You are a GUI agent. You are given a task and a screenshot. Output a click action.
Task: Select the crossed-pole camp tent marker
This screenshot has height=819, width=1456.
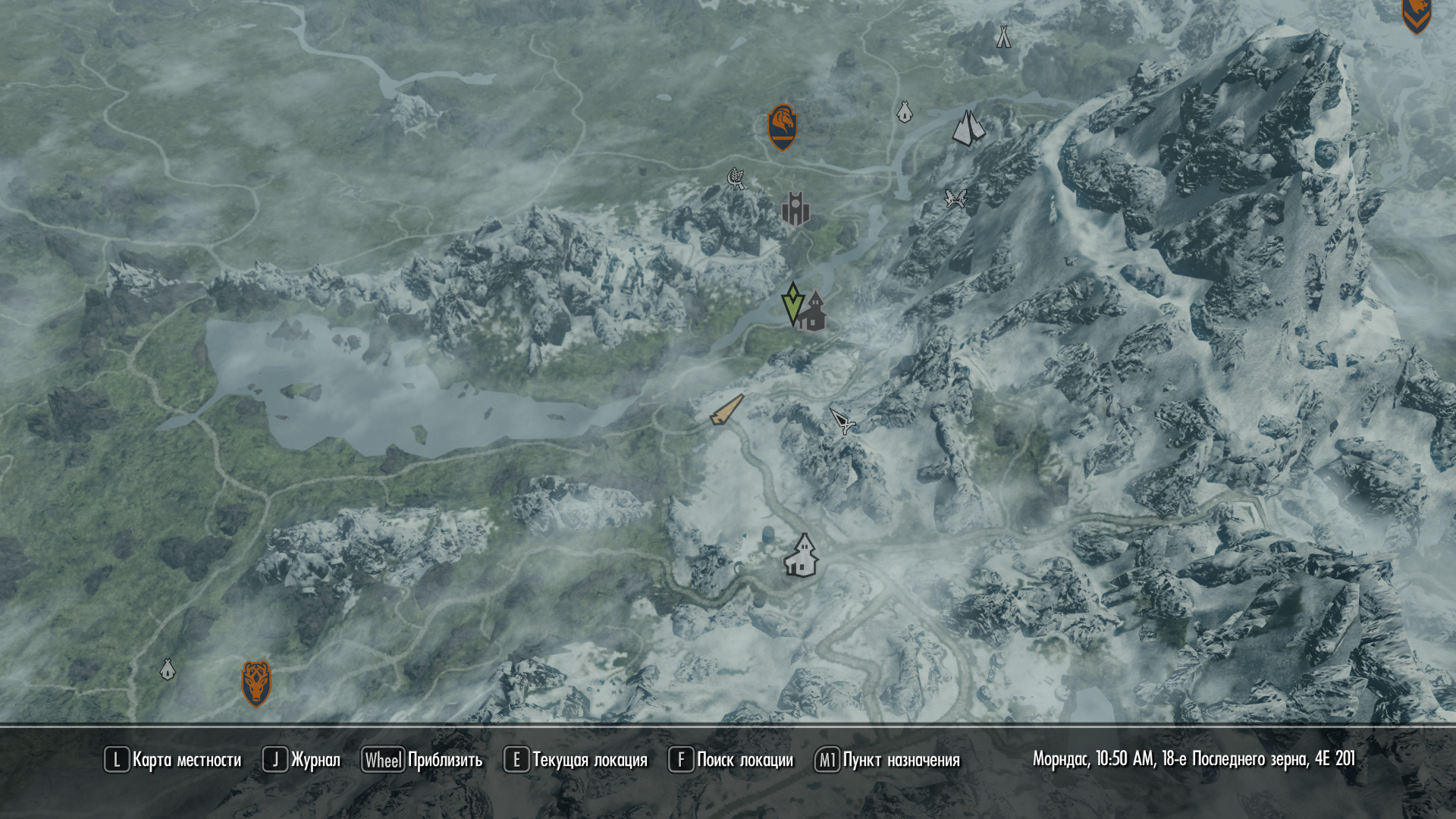coord(1003,36)
